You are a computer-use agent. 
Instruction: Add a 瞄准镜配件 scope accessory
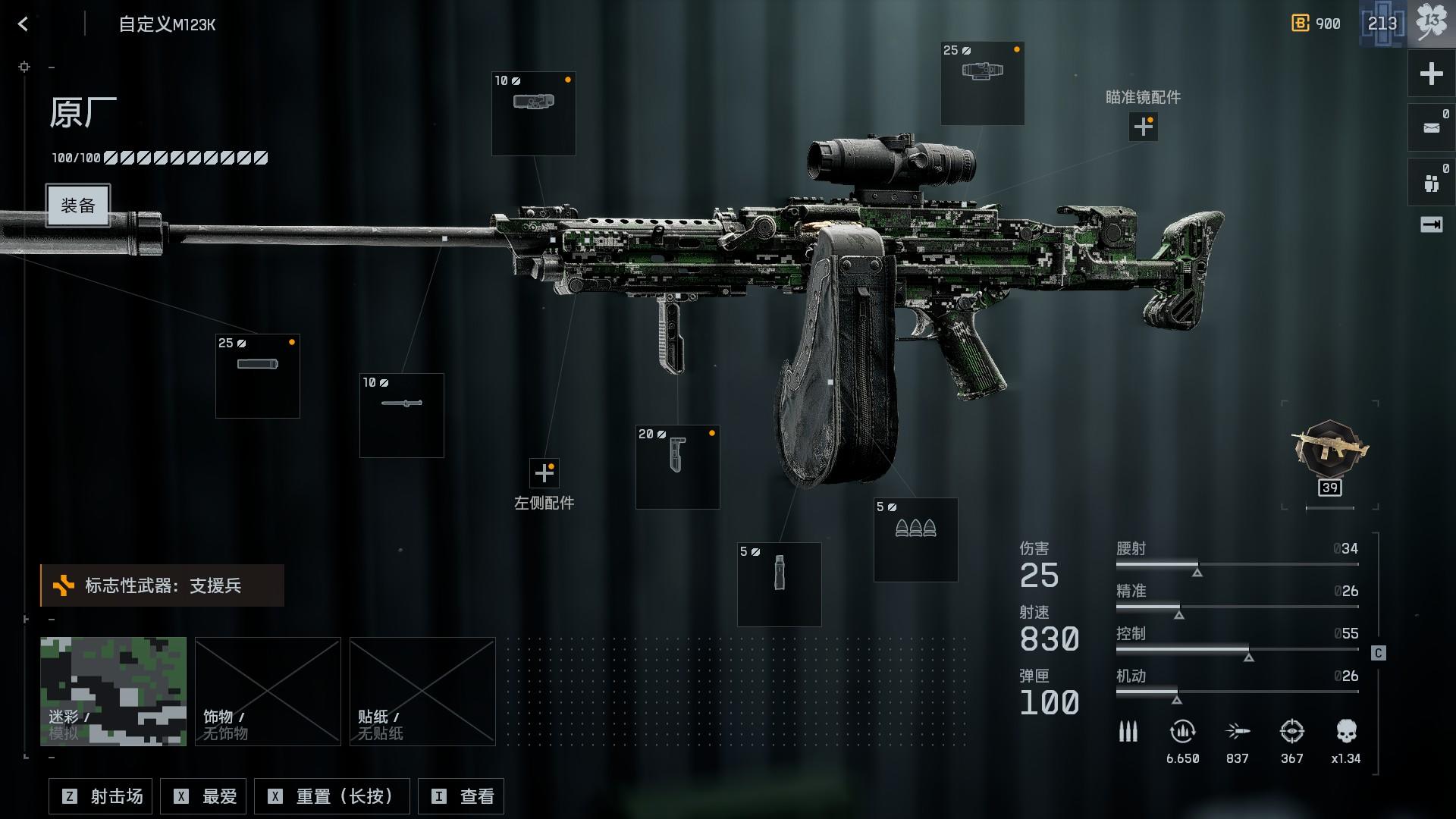tap(1143, 127)
